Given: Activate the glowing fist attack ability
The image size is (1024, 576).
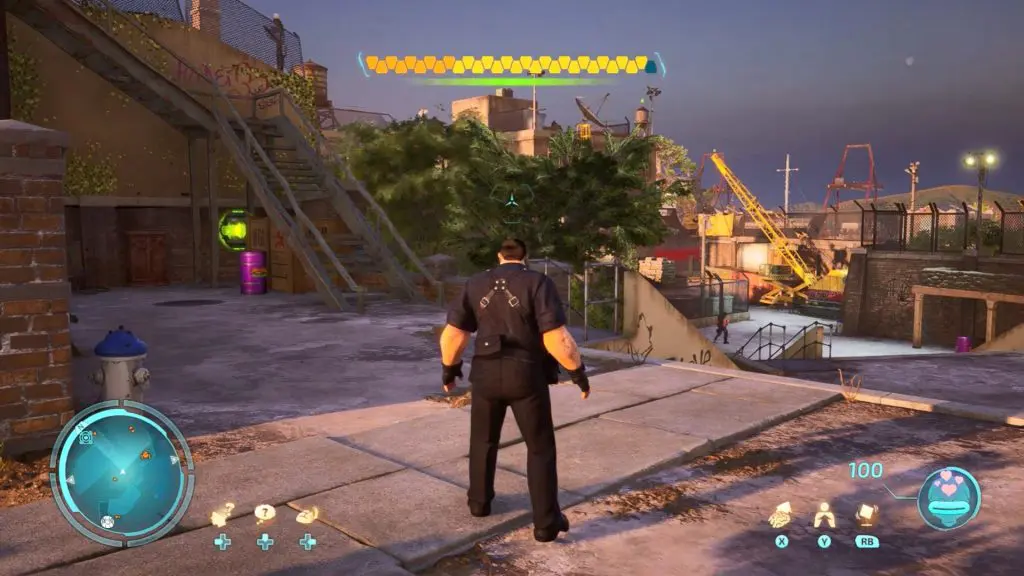Looking at the screenshot, I should coord(780,514).
